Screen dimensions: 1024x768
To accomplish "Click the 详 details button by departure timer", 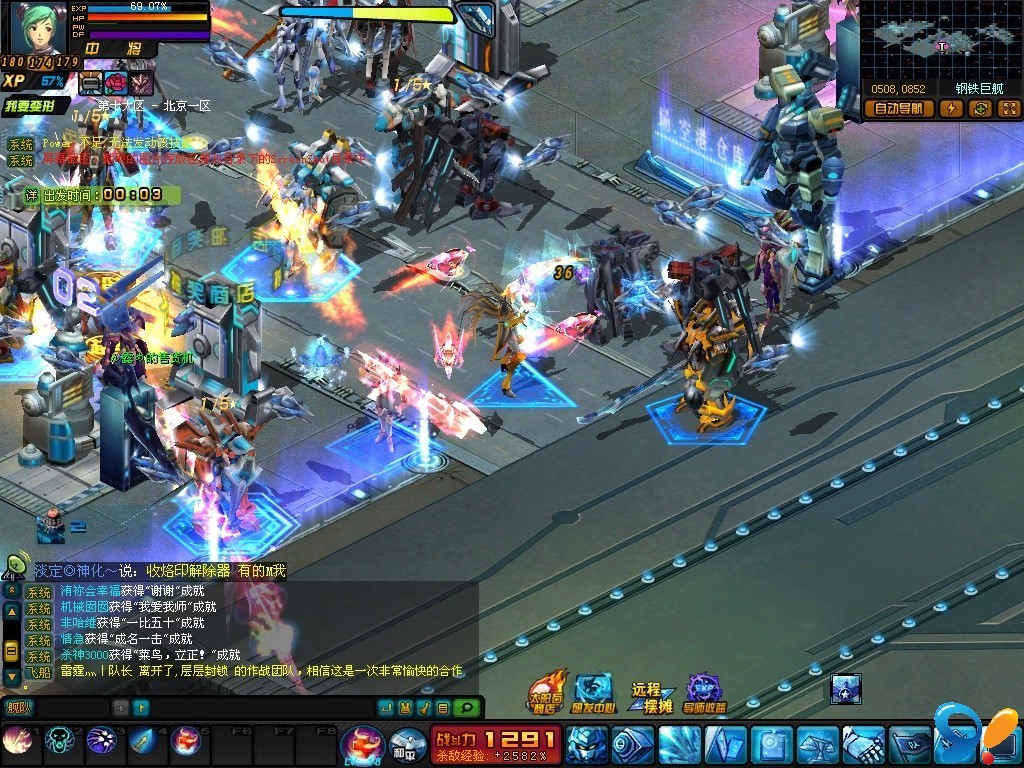I will (x=32, y=194).
